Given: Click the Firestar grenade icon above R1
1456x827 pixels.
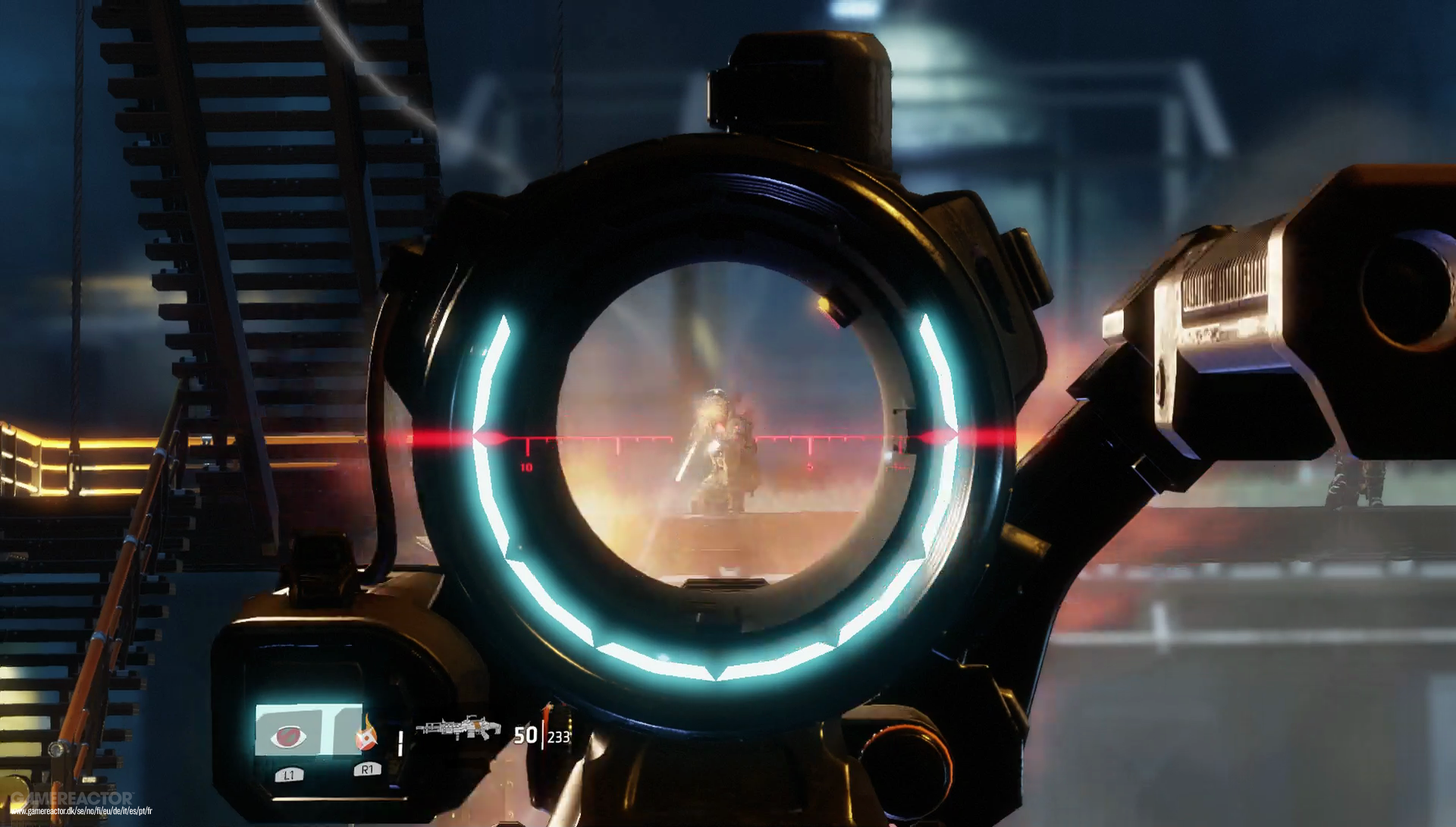Looking at the screenshot, I should pyautogui.click(x=366, y=734).
